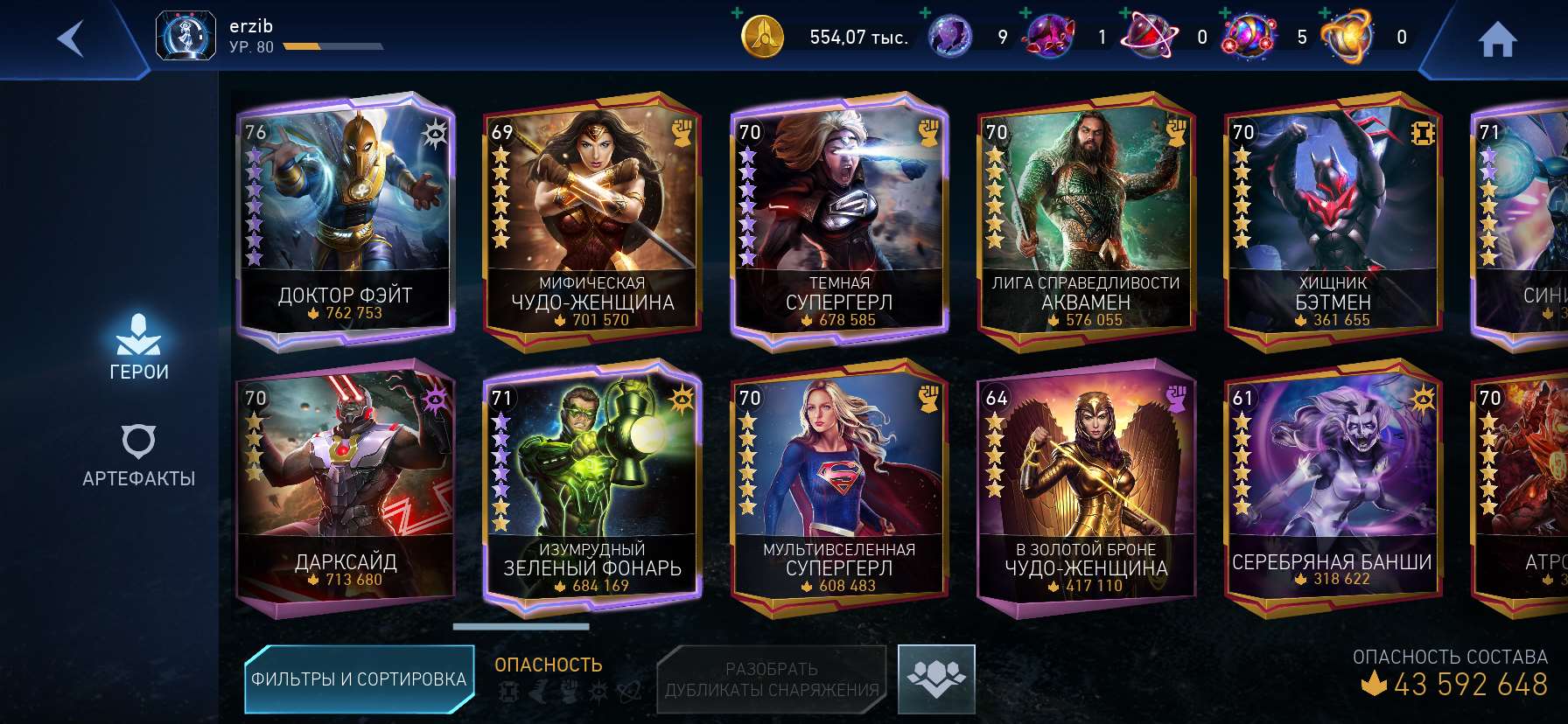
Task: Open ФИЛЬТРЫ И СОРТИРОВКА options
Action: tap(360, 678)
